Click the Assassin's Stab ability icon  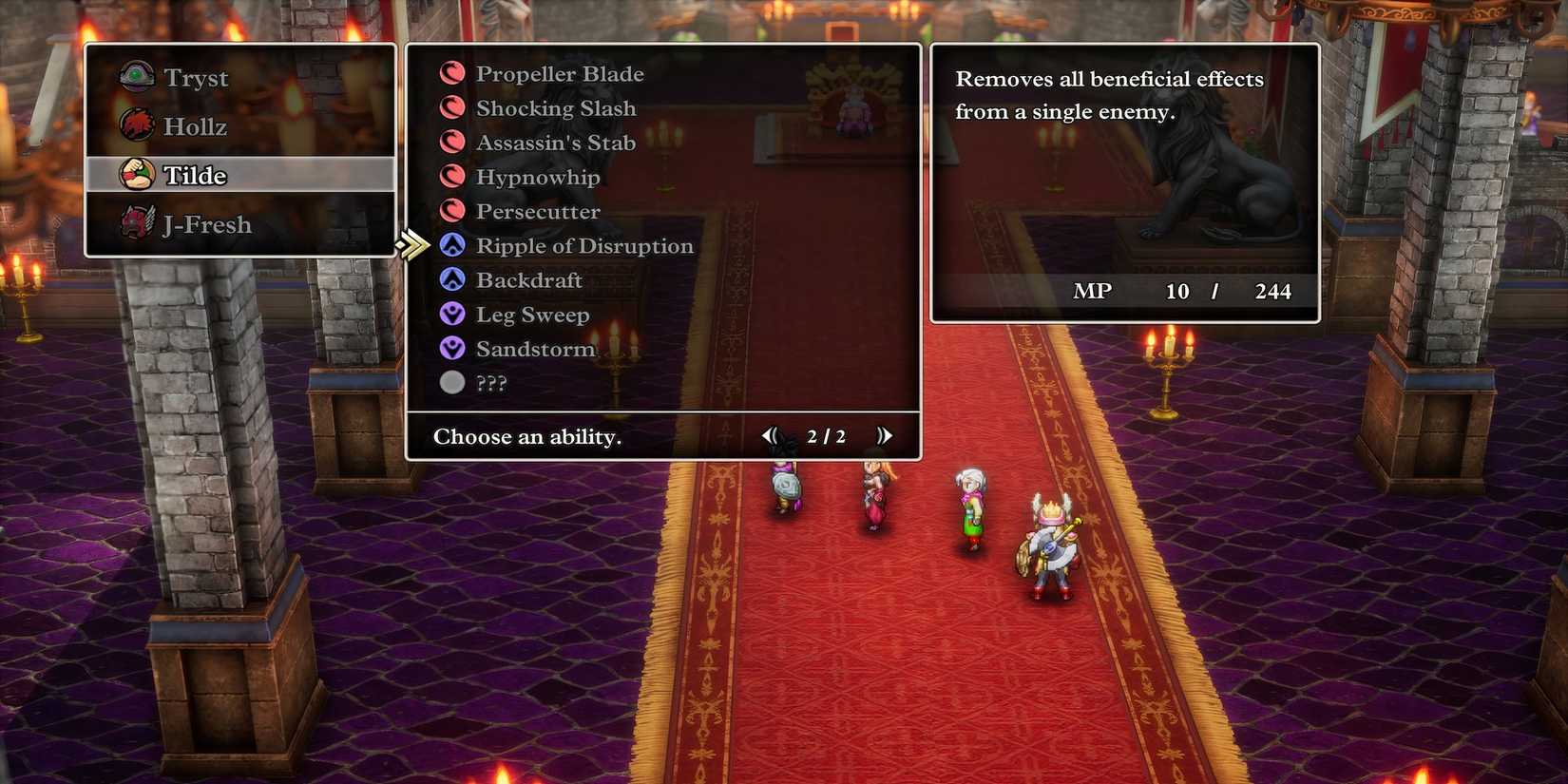pos(451,142)
